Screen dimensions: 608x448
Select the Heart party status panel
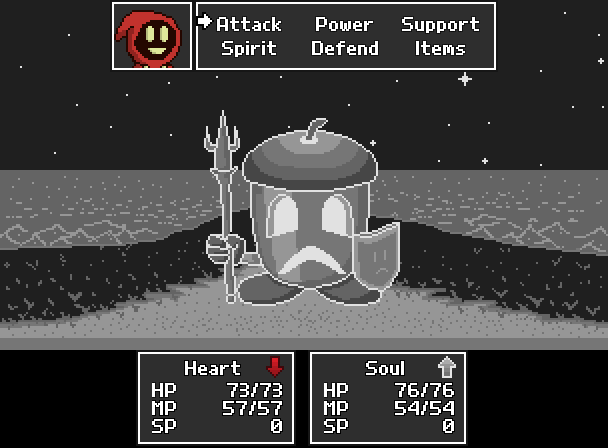click(216, 397)
